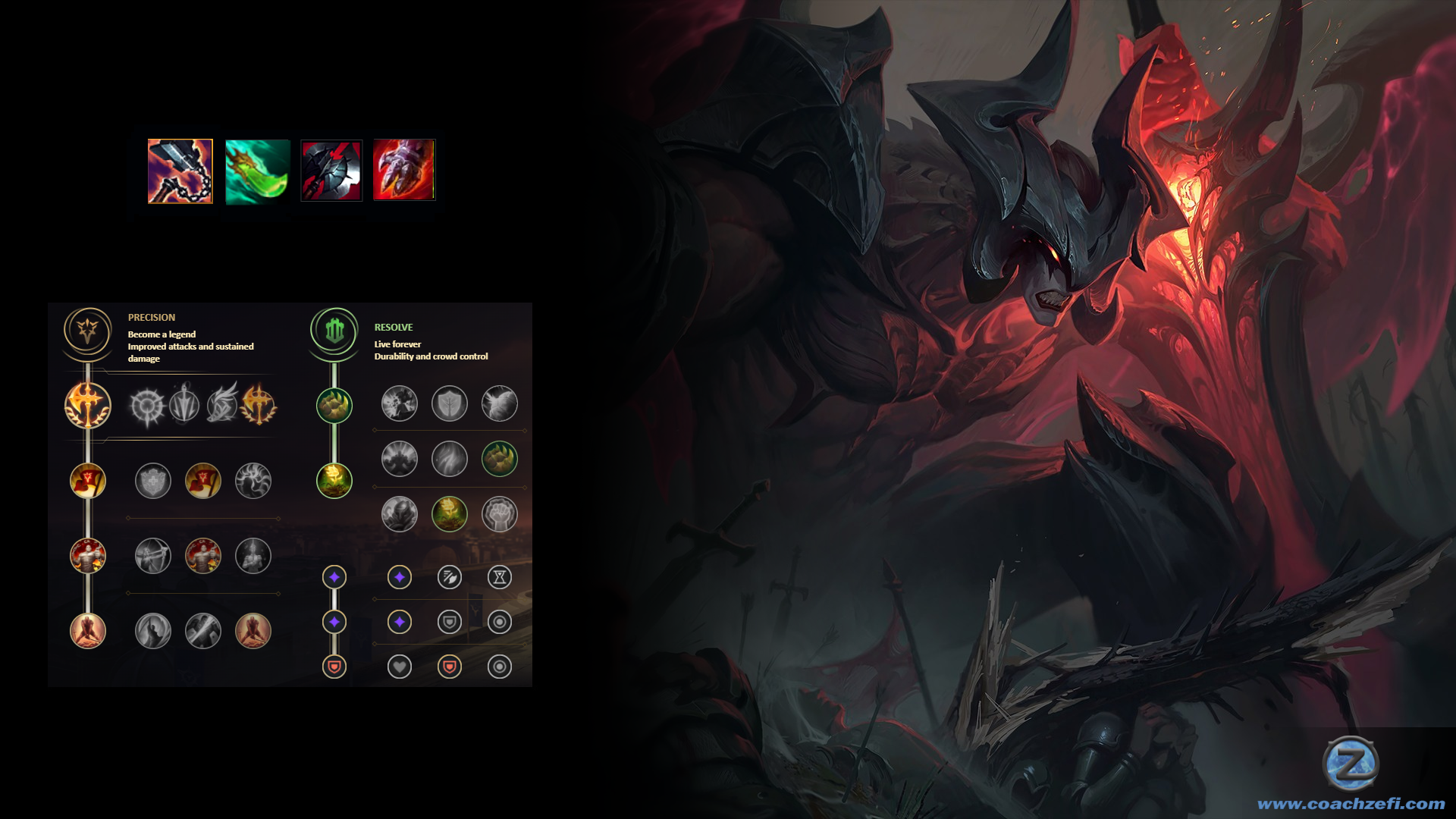Open the Resolve rune tree emblem
This screenshot has height=819, width=1456.
(x=334, y=331)
